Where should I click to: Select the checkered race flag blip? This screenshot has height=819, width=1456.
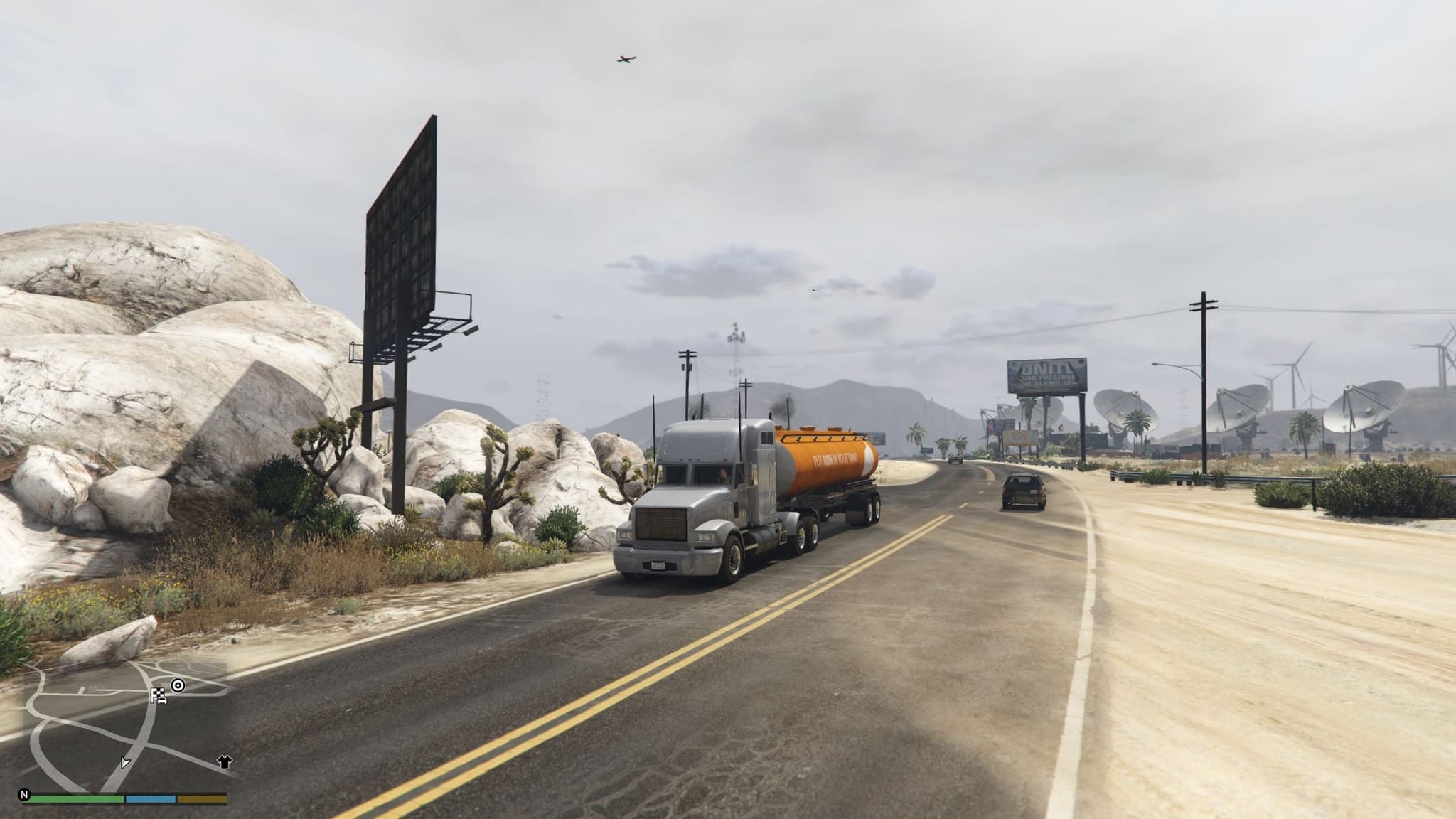(x=158, y=696)
